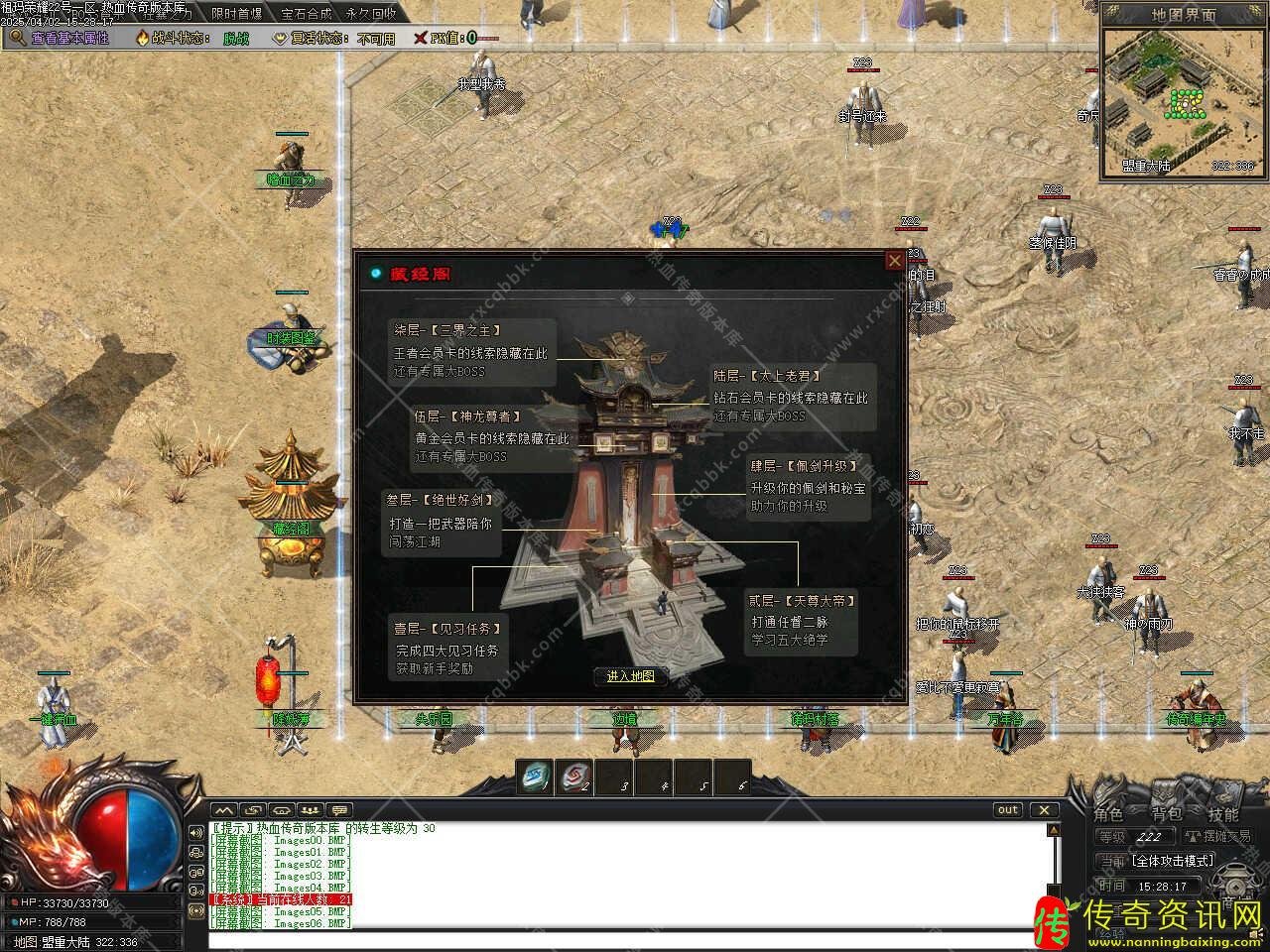Image resolution: width=1270 pixels, height=952 pixels.
Task: Click the 进入地图 button
Action: [x=630, y=676]
